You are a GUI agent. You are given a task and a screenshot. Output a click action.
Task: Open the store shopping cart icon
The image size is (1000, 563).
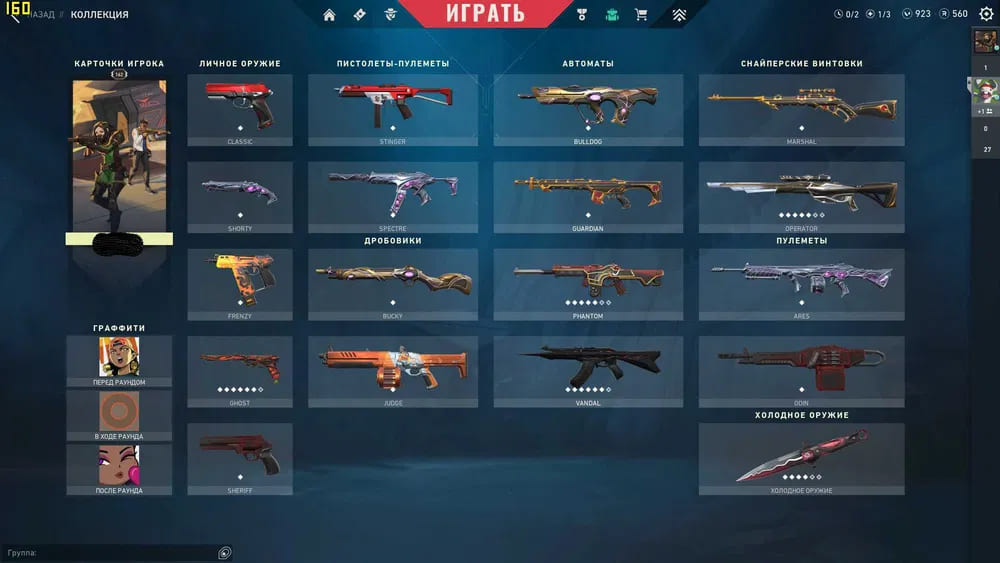641,15
